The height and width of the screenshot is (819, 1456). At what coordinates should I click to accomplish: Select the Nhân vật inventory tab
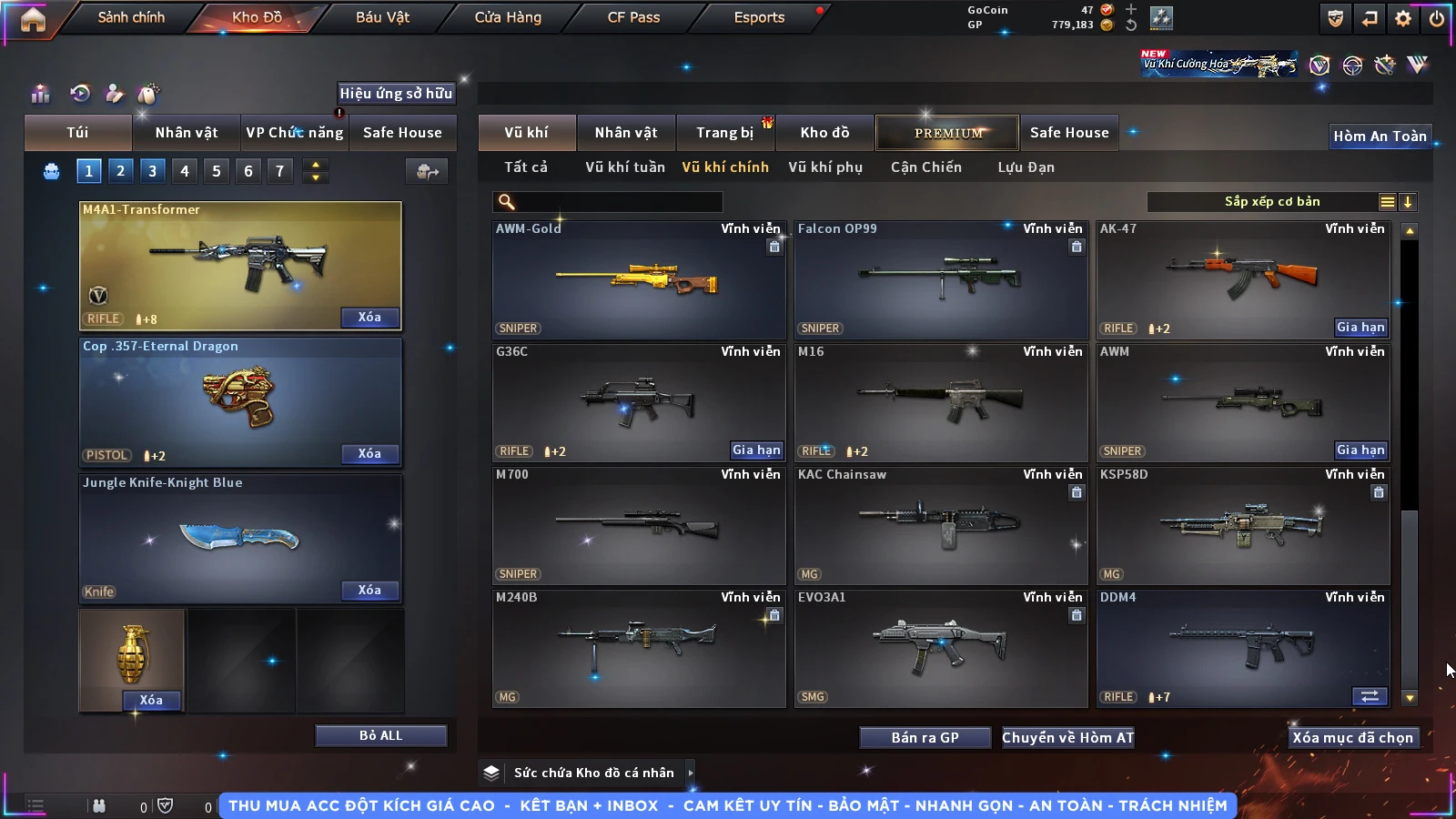pos(625,133)
